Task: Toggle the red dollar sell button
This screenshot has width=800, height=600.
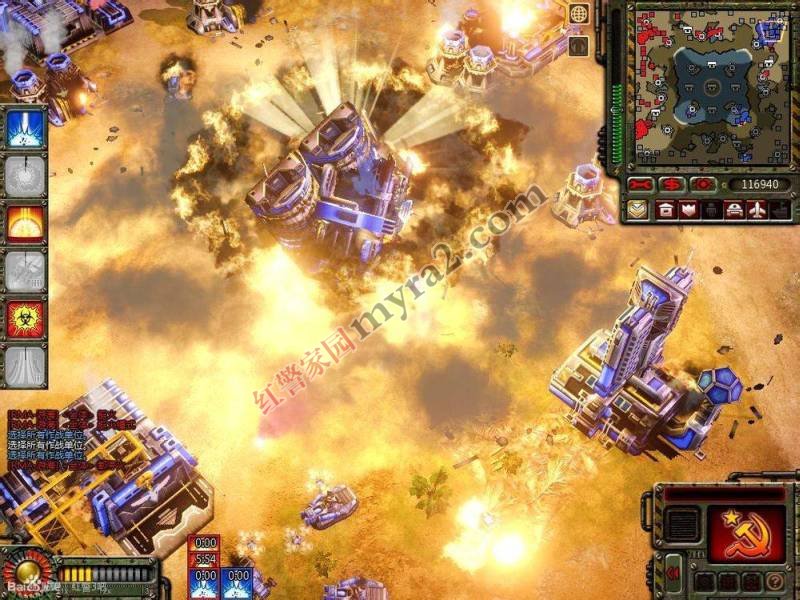Action: pyautogui.click(x=671, y=185)
